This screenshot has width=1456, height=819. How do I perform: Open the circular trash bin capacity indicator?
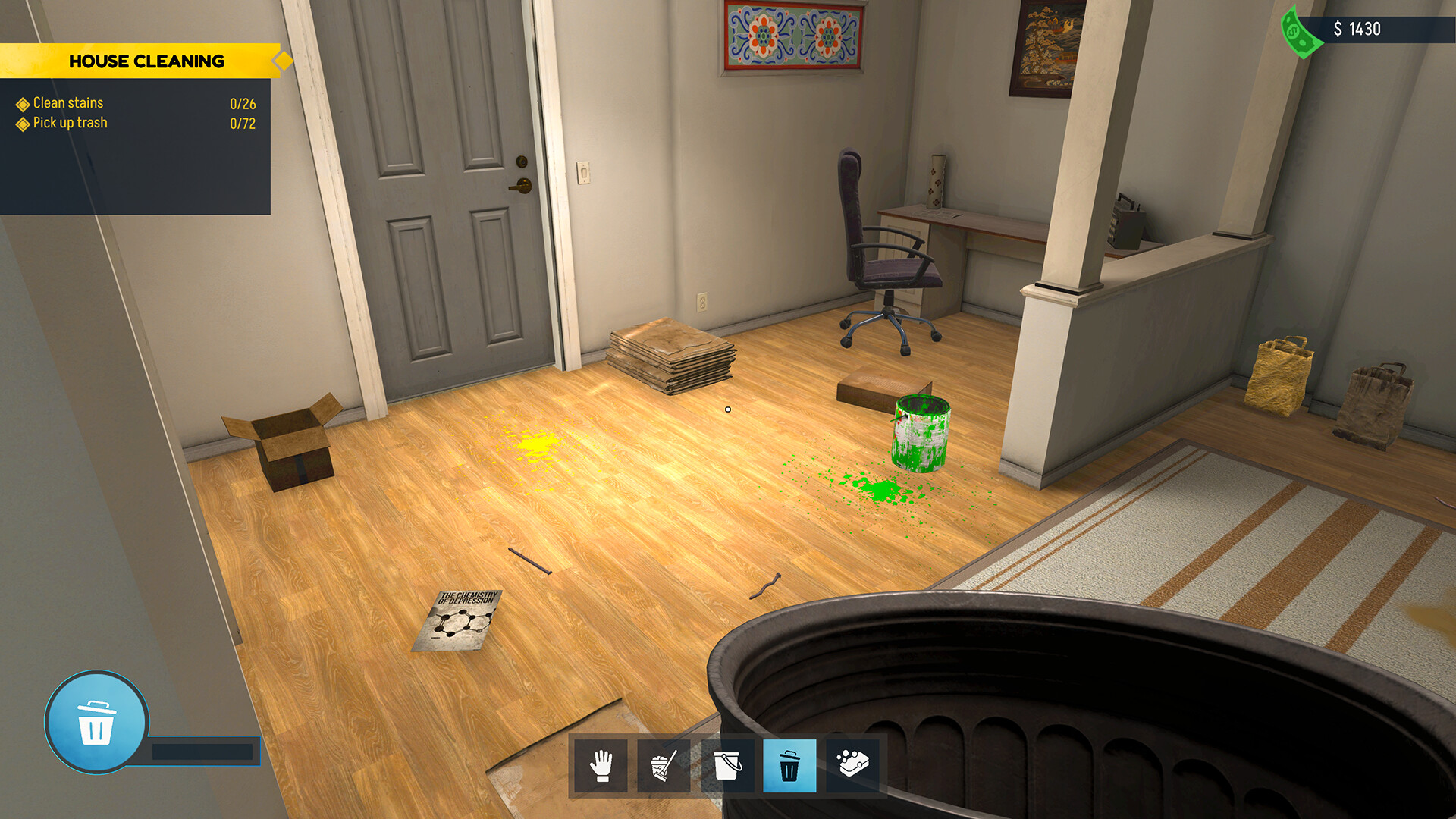(x=96, y=723)
